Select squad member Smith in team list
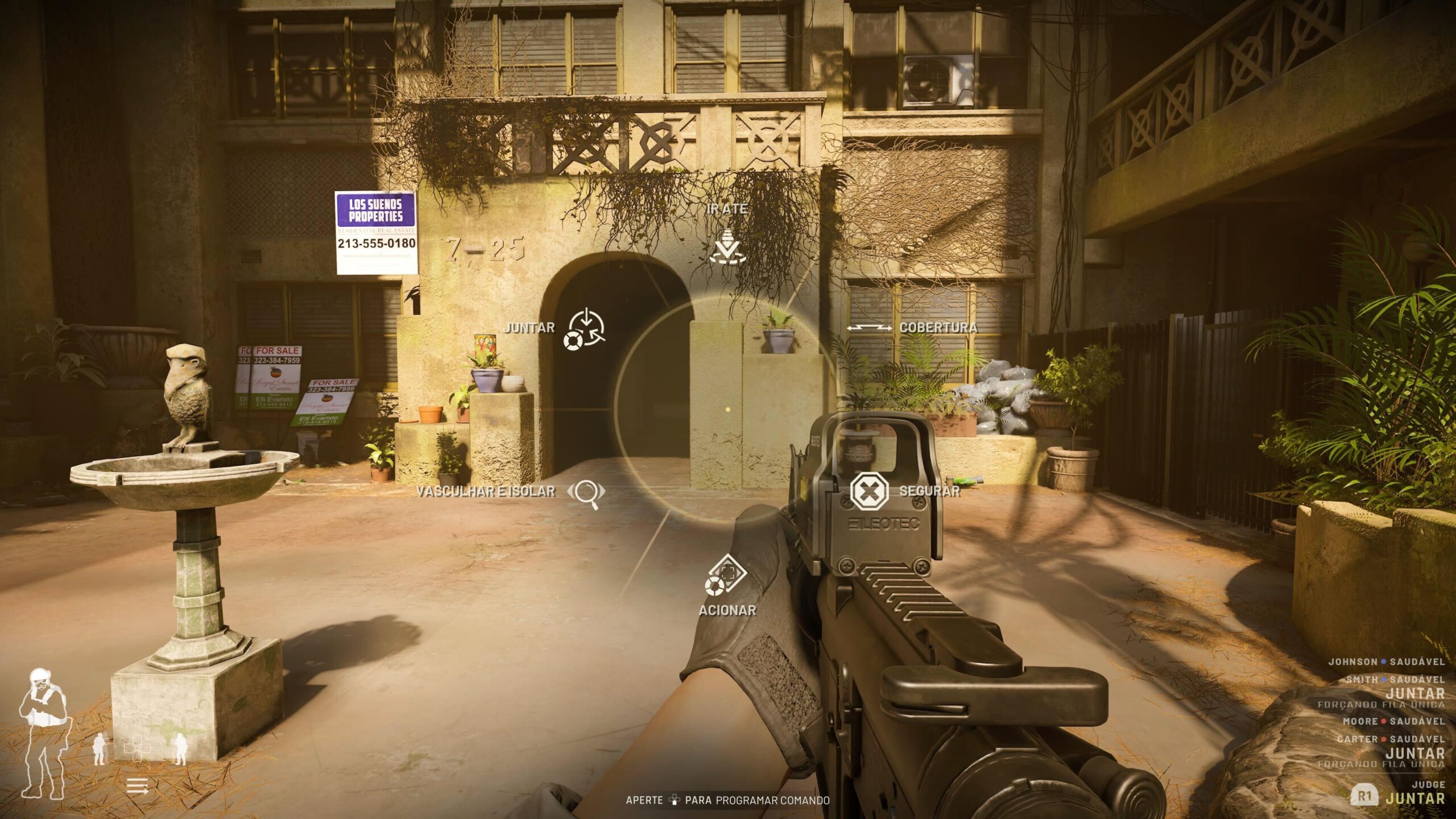Image resolution: width=1456 pixels, height=819 pixels. click(1361, 680)
